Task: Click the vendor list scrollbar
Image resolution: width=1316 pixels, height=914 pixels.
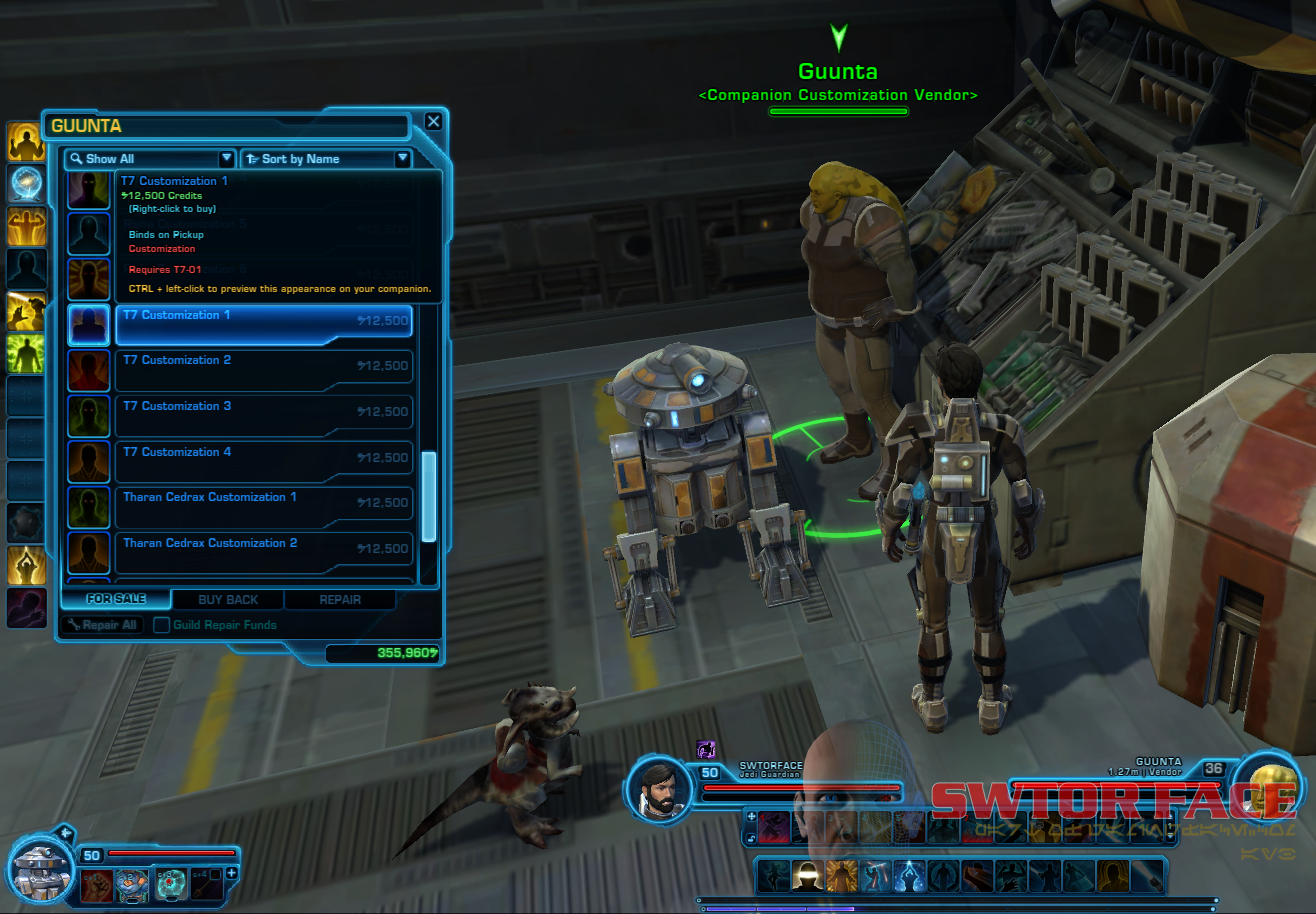Action: pyautogui.click(x=429, y=496)
